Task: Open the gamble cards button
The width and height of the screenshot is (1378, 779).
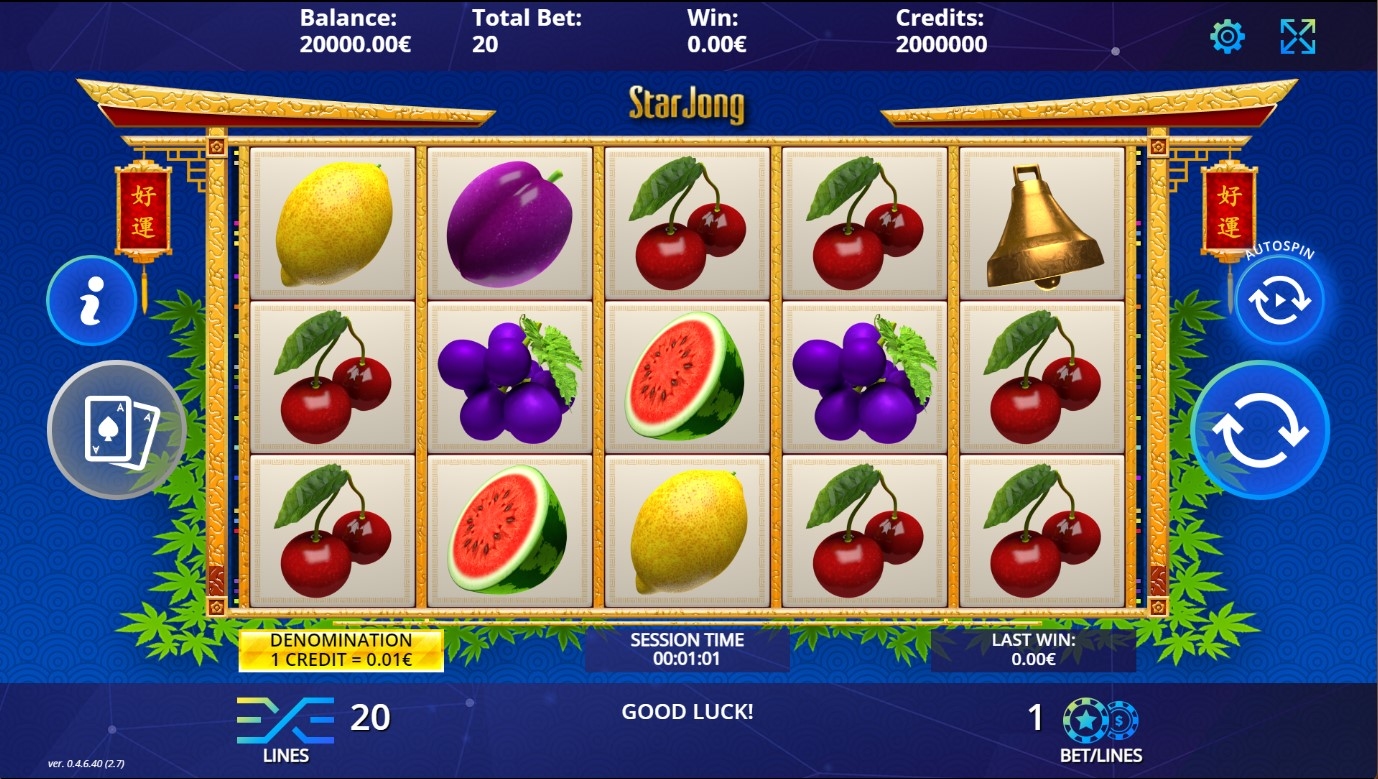Action: coord(117,430)
